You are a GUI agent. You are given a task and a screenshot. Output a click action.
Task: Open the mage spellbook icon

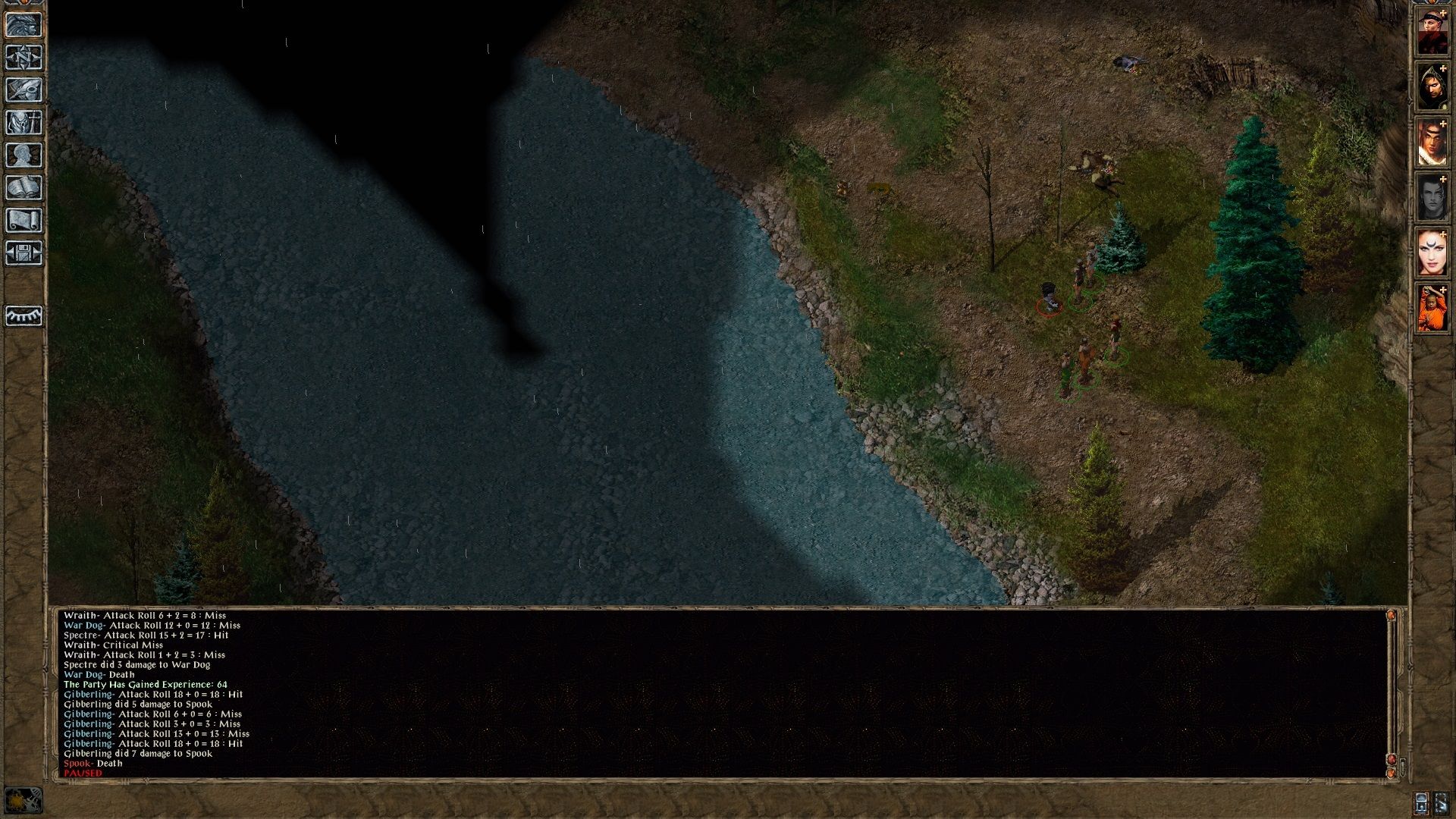(25, 186)
